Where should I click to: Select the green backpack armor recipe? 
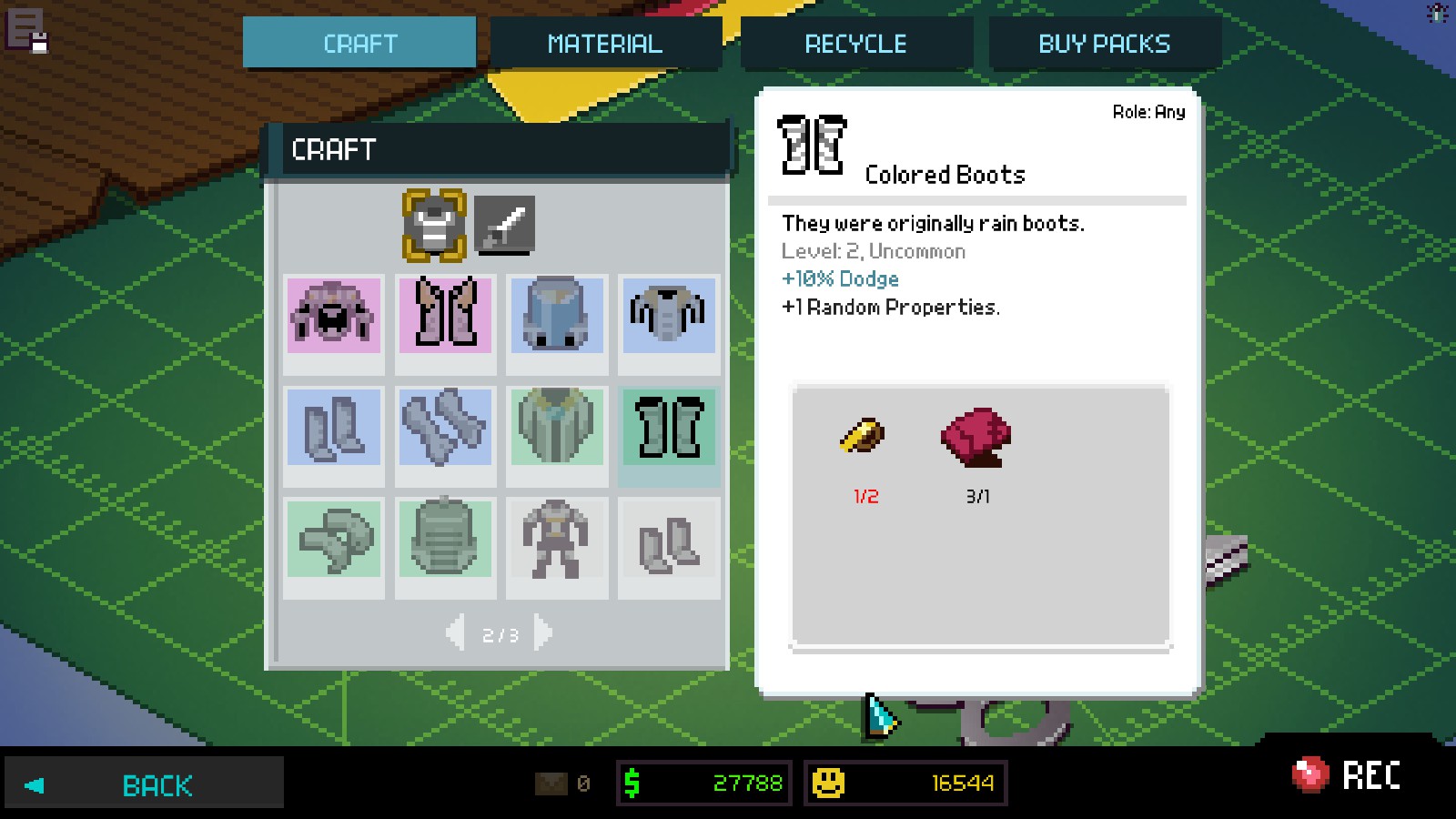(445, 538)
